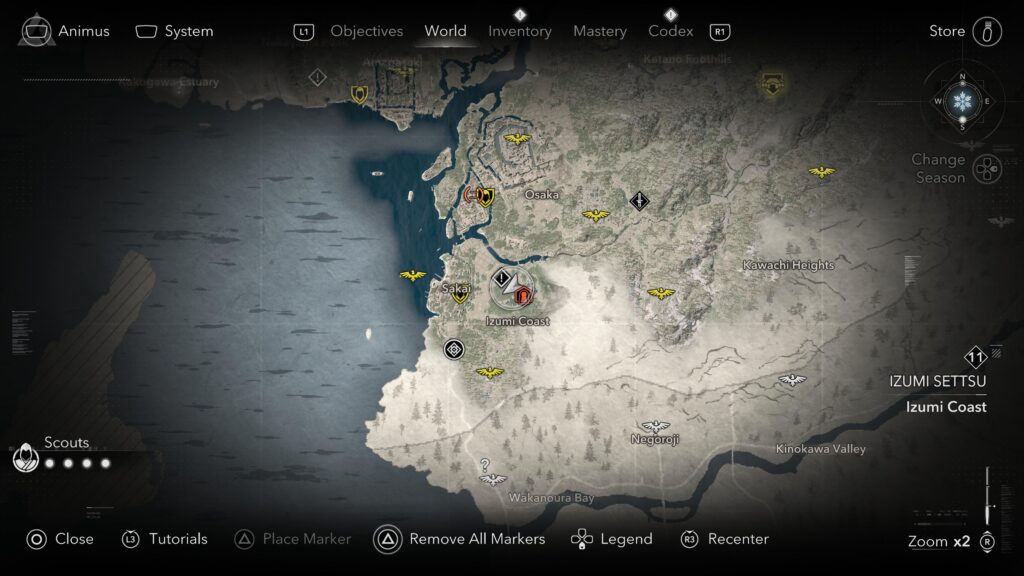Select the black diamond marker beside Osaka
This screenshot has height=576, width=1024.
click(640, 200)
